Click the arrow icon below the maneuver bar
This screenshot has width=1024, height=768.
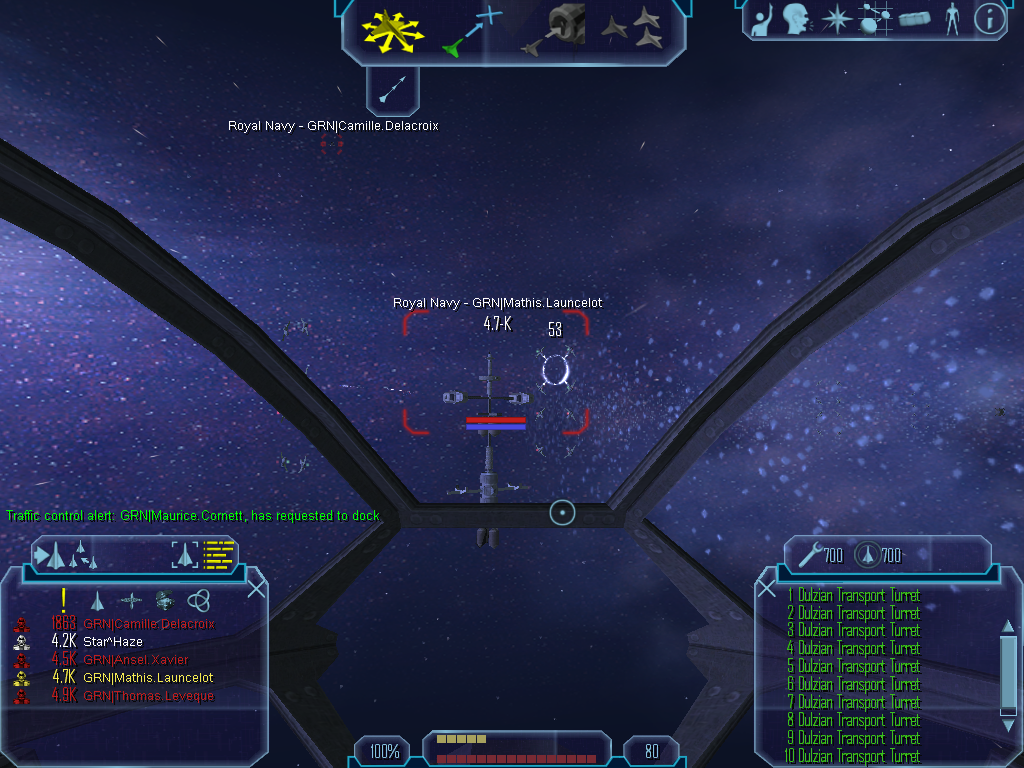click(x=391, y=89)
